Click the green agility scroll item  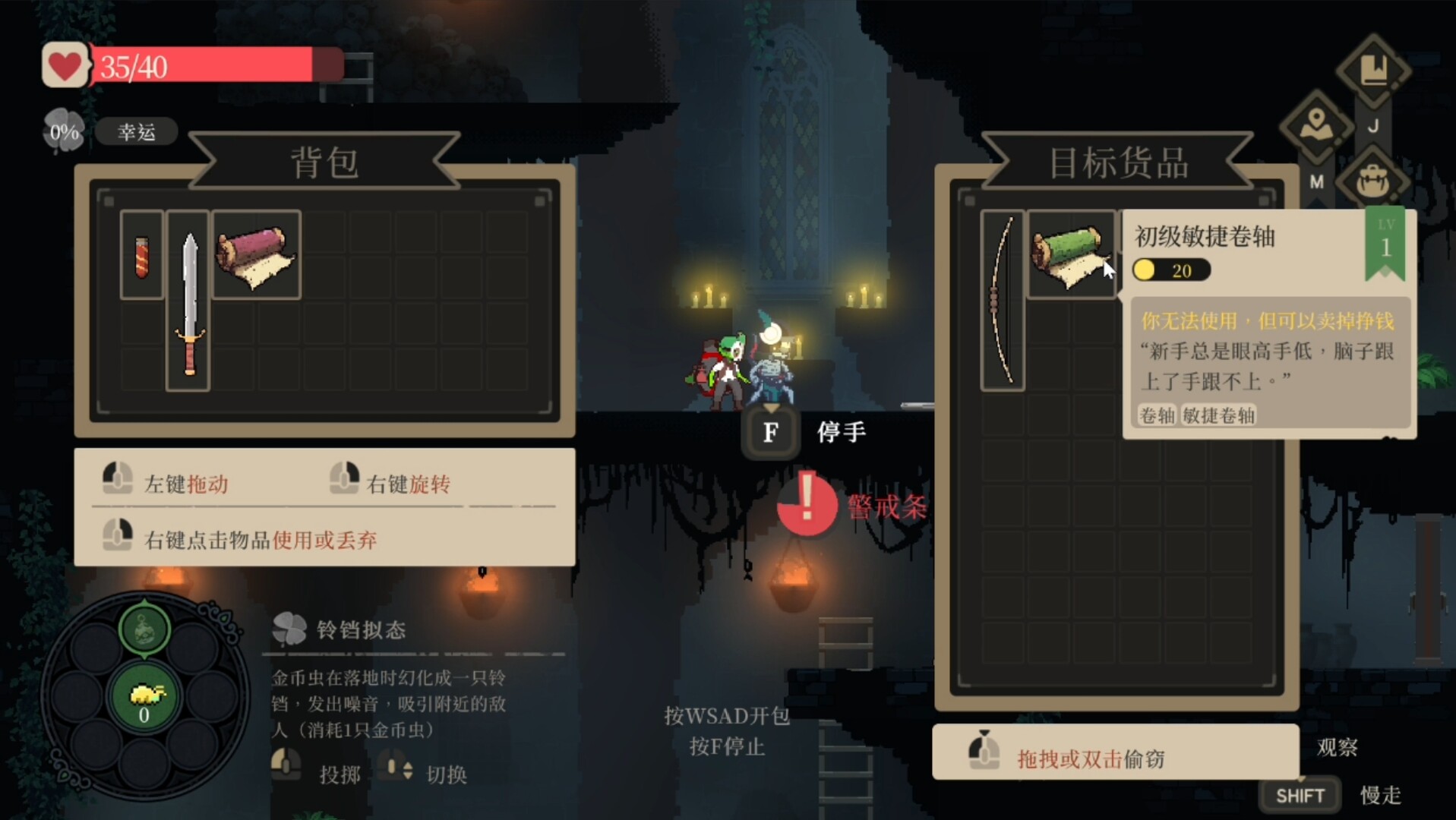click(x=1069, y=255)
